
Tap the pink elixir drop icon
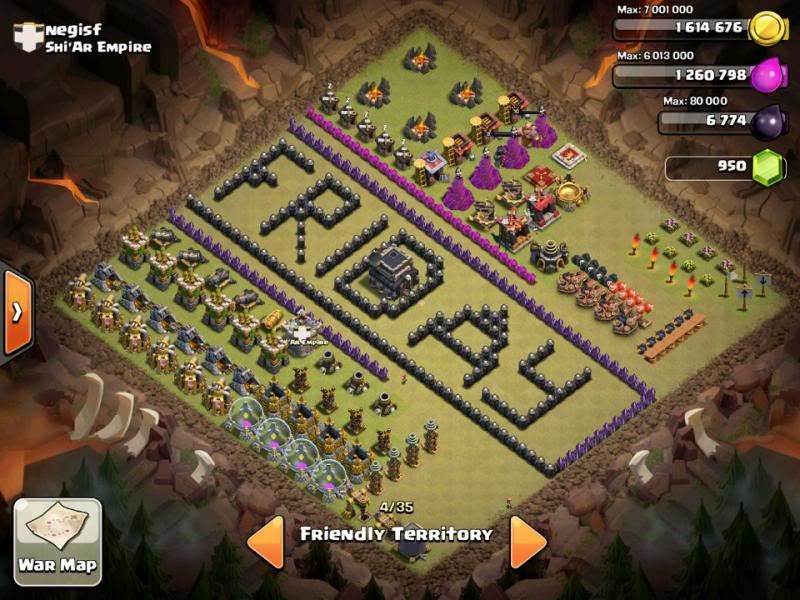[x=765, y=75]
